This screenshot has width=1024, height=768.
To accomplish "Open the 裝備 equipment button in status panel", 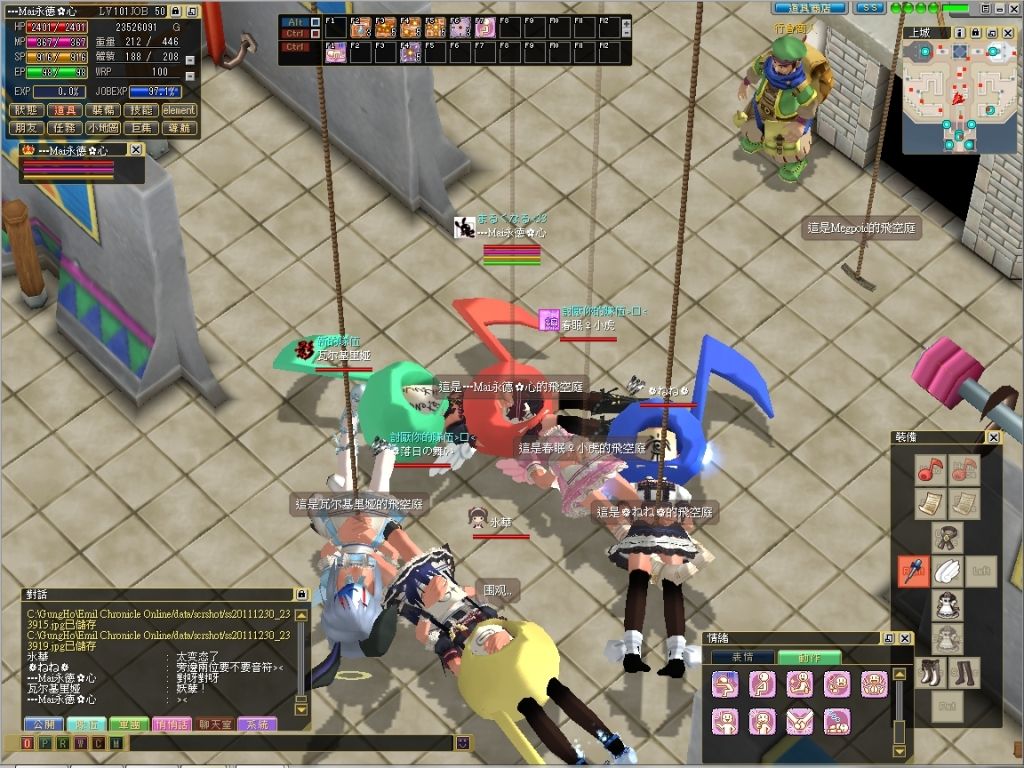I will [x=103, y=110].
